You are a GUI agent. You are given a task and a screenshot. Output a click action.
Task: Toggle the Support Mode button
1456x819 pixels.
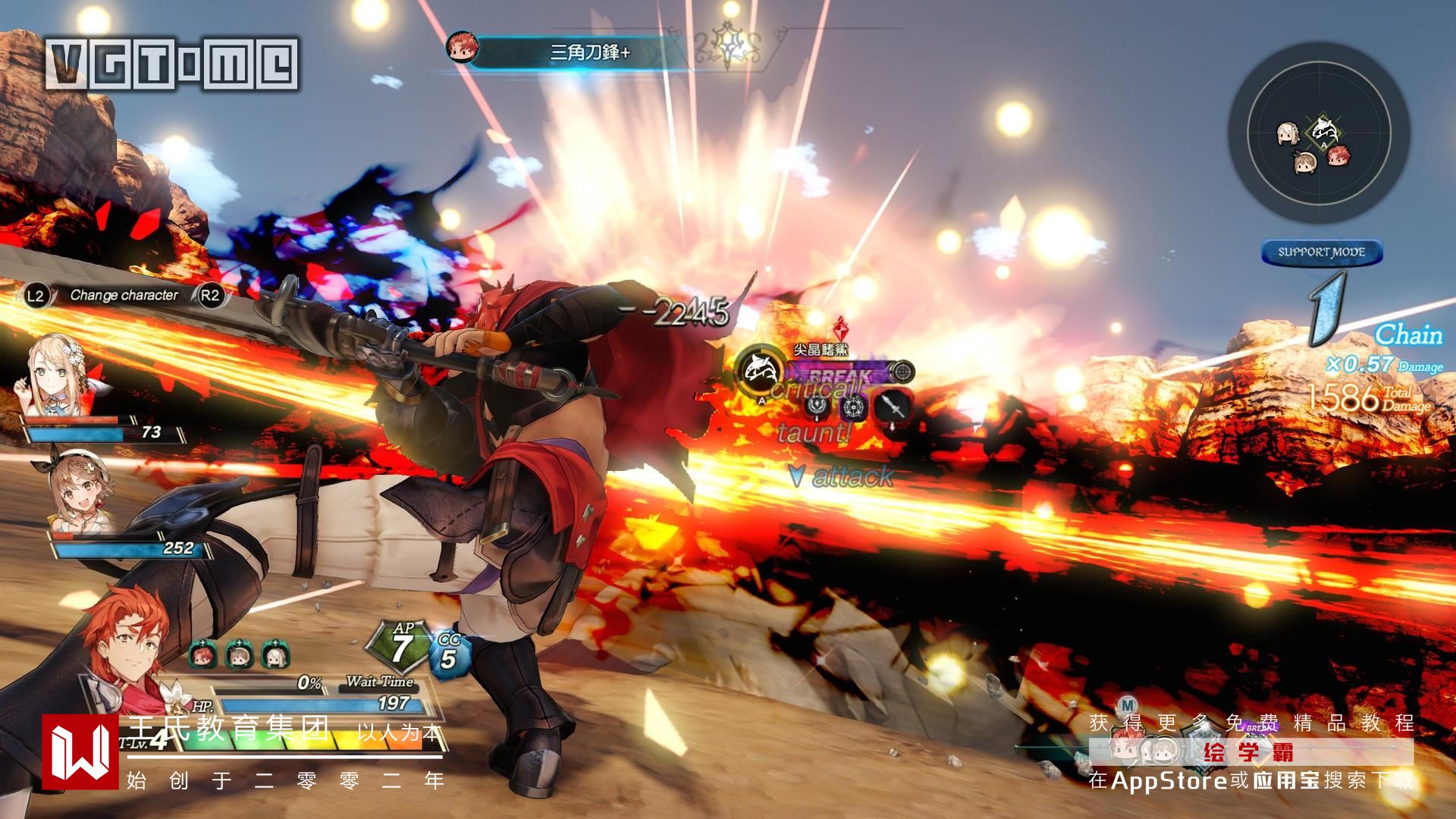tap(1322, 252)
